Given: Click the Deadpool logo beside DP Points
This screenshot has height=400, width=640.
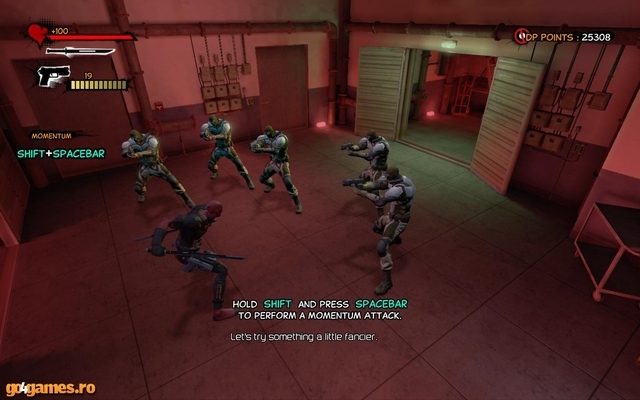Looking at the screenshot, I should coord(521,36).
